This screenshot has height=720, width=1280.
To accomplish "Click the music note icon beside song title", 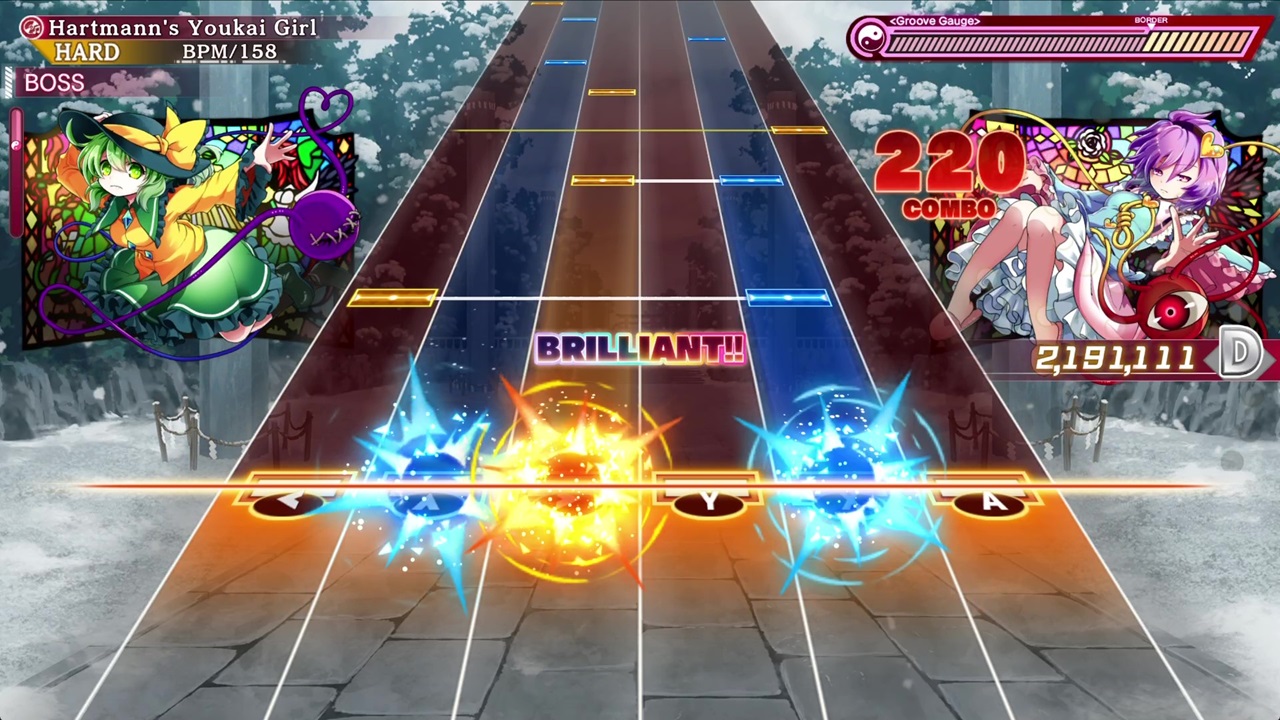I will point(30,28).
